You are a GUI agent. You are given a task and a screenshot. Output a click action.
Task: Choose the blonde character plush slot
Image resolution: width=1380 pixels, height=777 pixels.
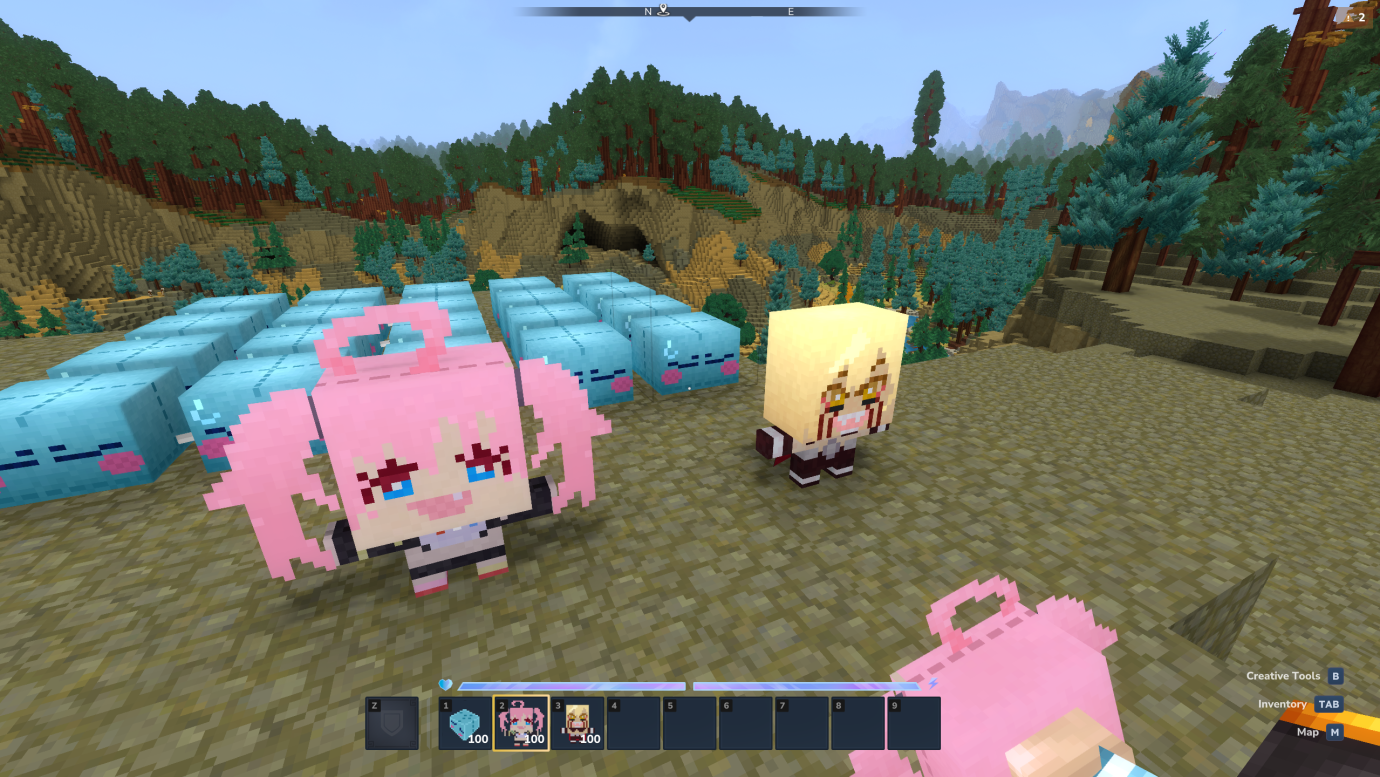pyautogui.click(x=577, y=723)
